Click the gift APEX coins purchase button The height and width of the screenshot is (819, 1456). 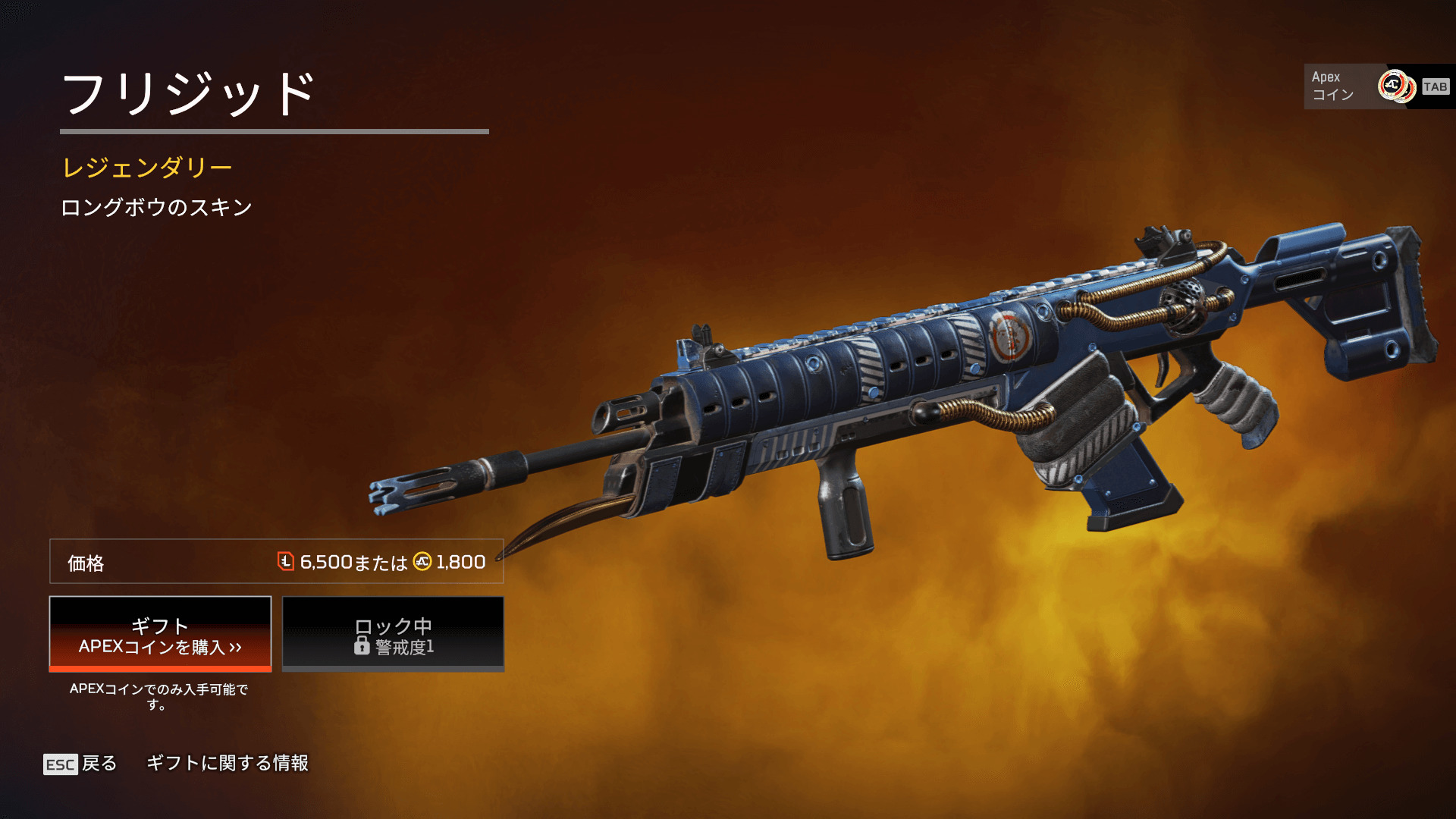click(x=160, y=634)
